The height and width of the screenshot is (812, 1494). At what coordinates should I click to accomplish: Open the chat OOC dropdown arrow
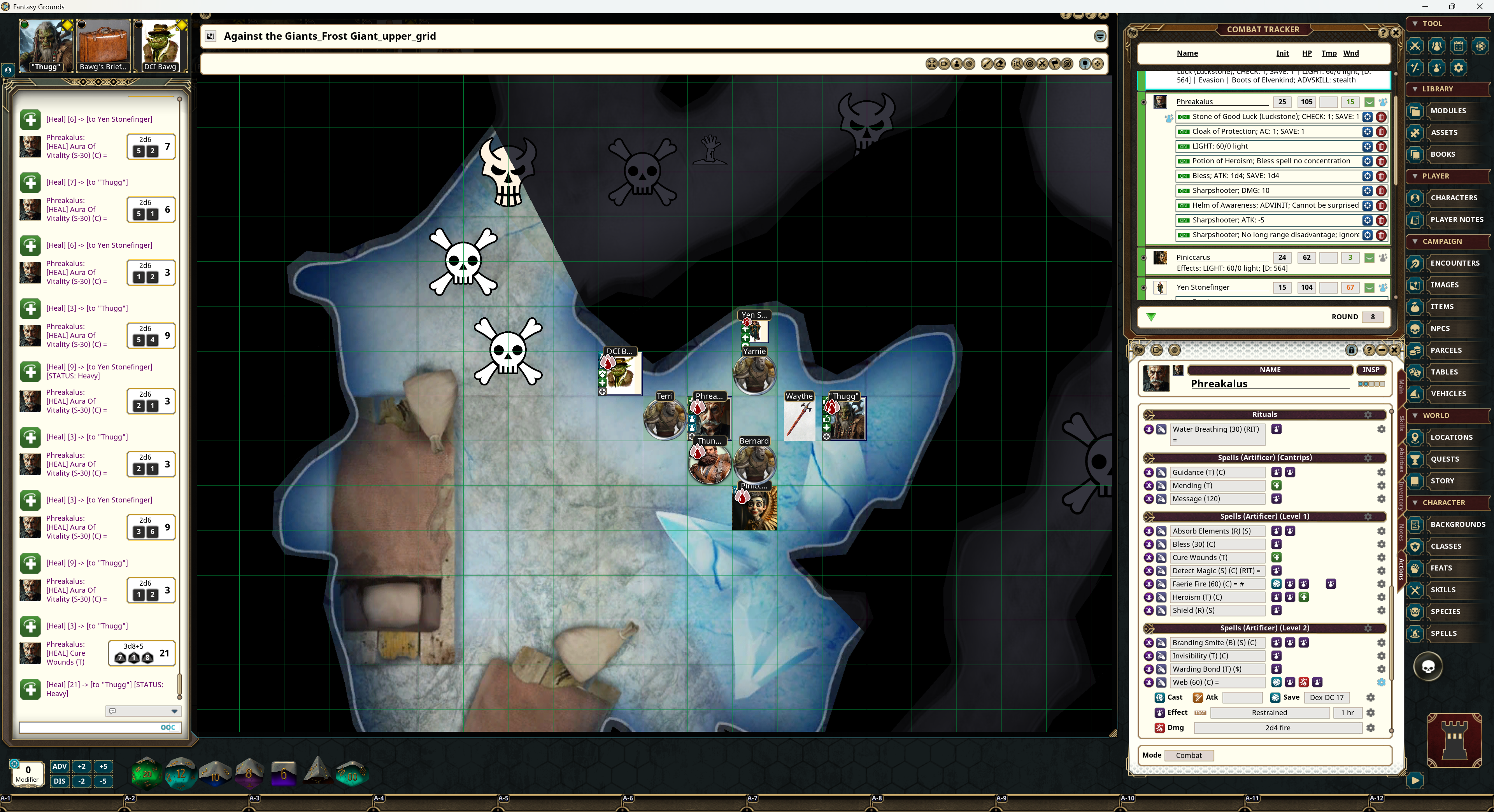[175, 712]
